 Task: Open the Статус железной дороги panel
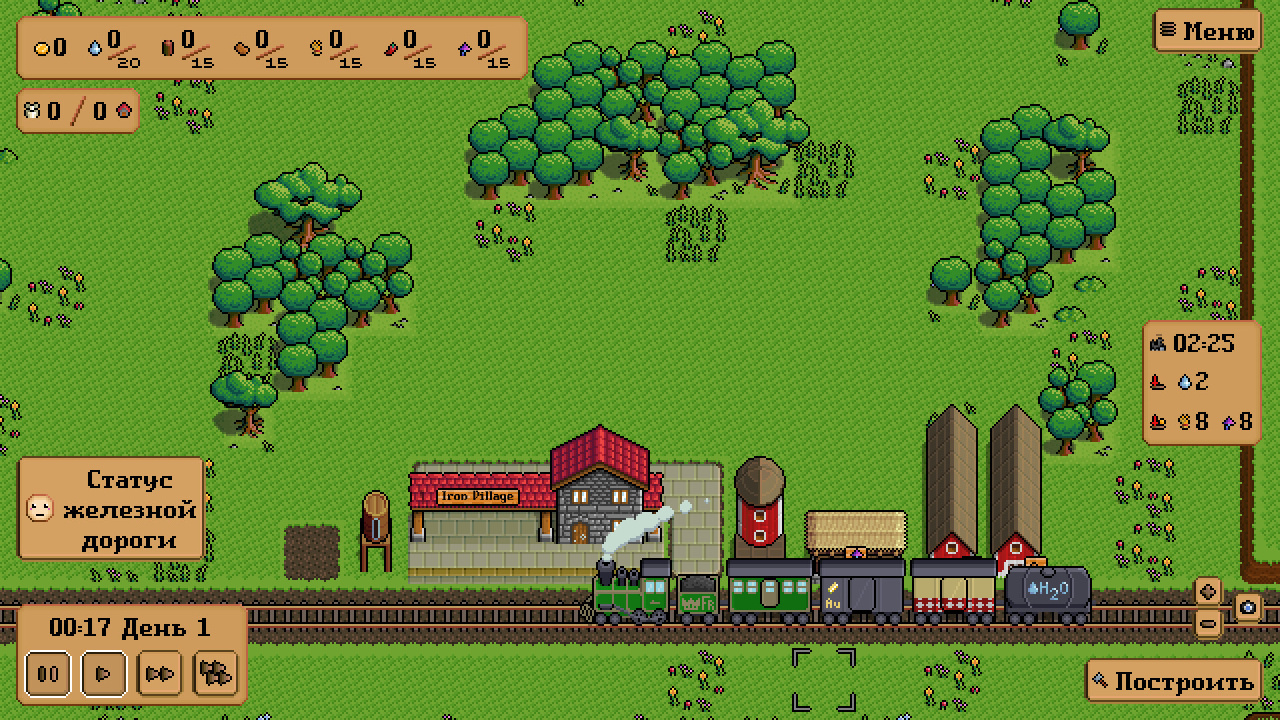click(x=111, y=509)
